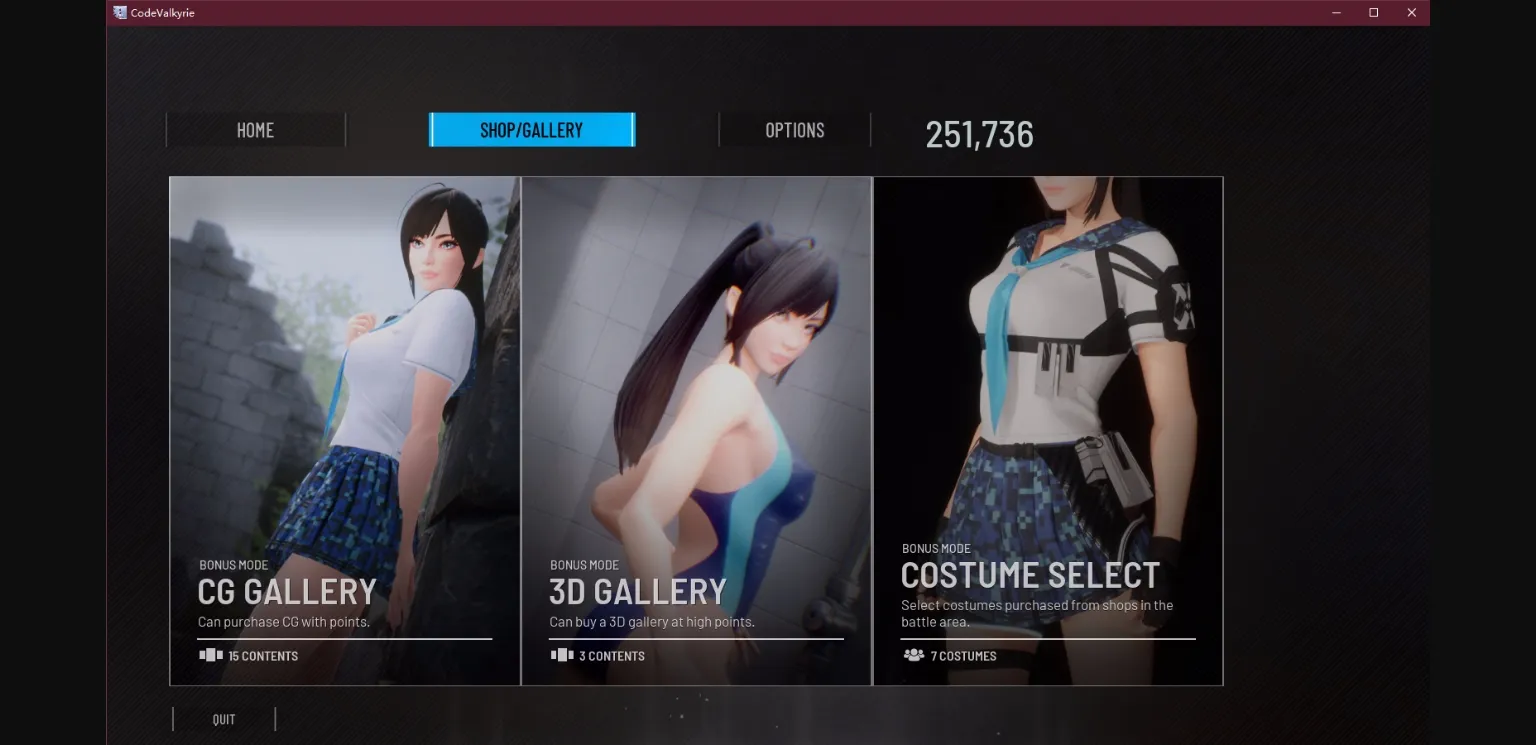Click the BONUS MODE label above CG GALLERY

pos(234,564)
